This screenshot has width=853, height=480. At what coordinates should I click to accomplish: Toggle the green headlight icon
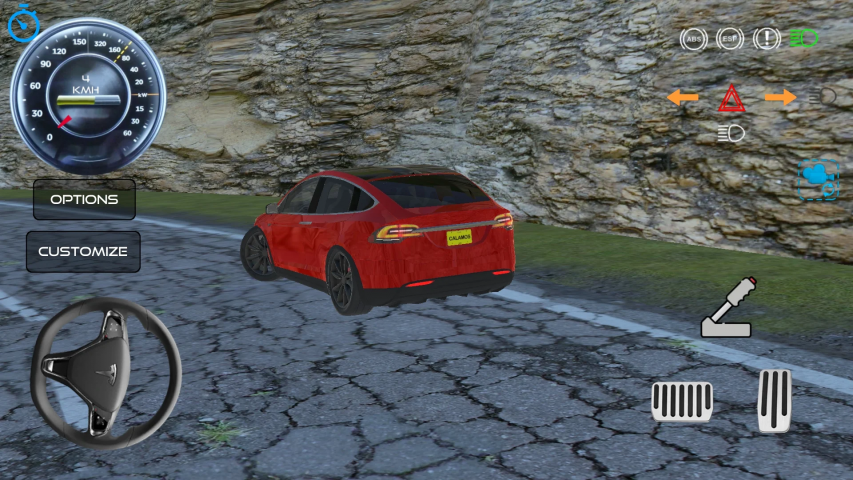tap(804, 39)
